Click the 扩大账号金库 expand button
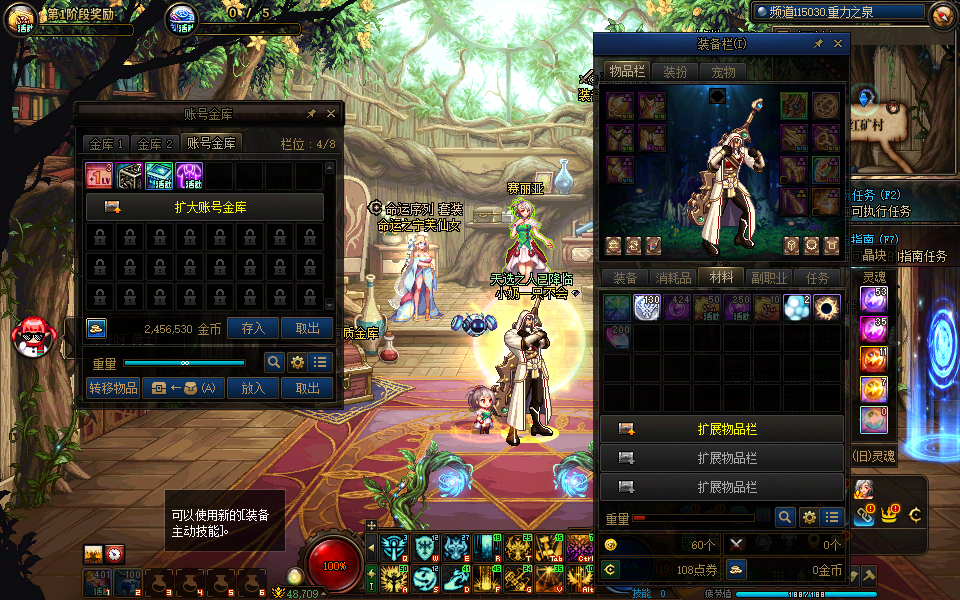Viewport: 960px width, 600px height. tap(205, 207)
